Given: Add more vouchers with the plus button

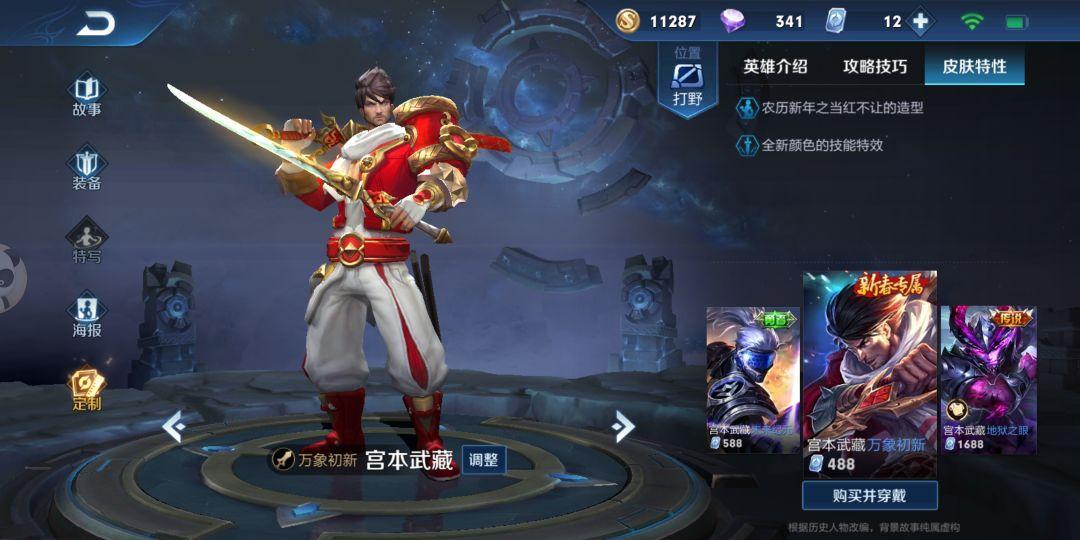Looking at the screenshot, I should 920,21.
